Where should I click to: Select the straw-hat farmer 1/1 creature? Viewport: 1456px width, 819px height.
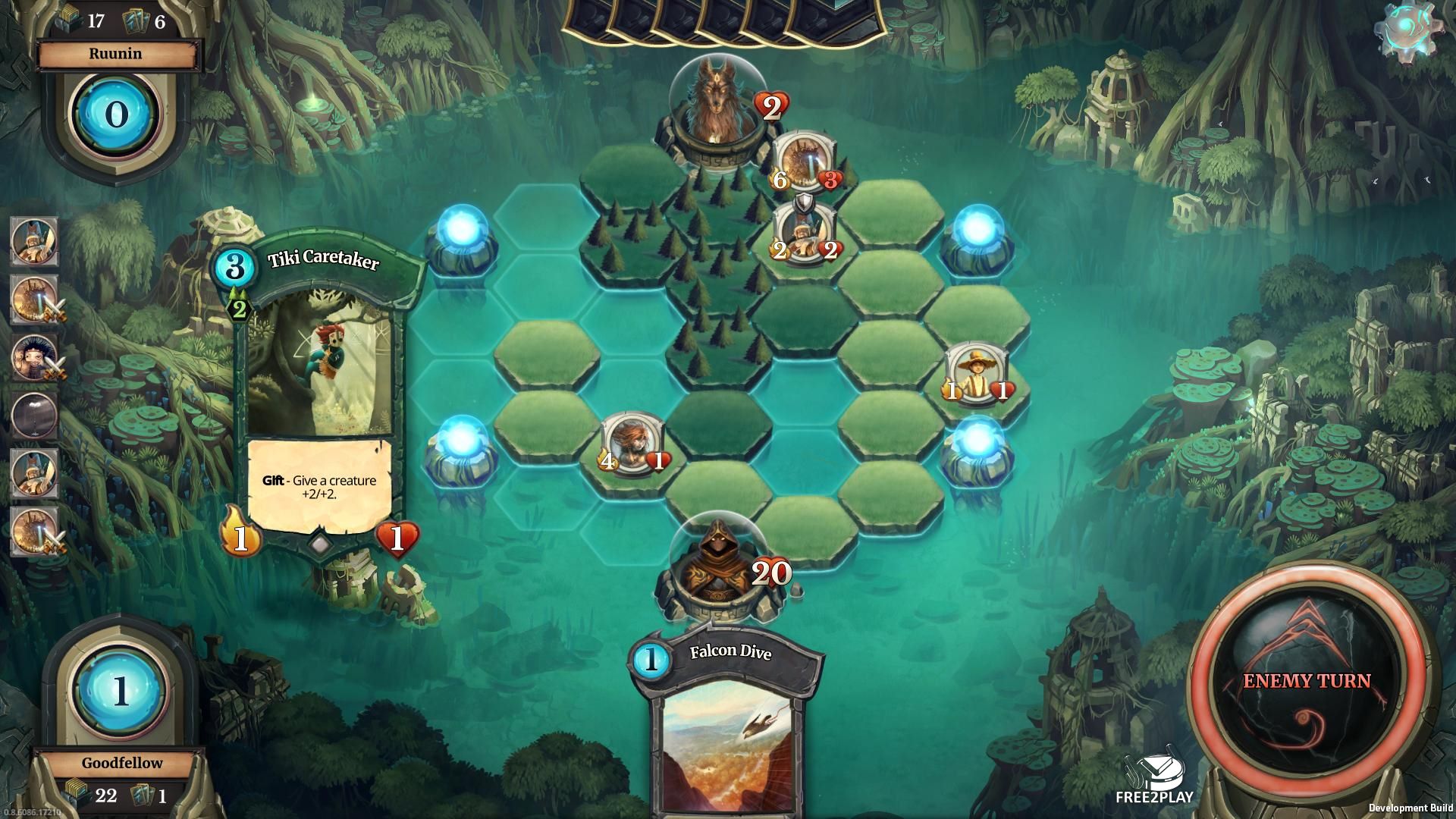(x=977, y=372)
